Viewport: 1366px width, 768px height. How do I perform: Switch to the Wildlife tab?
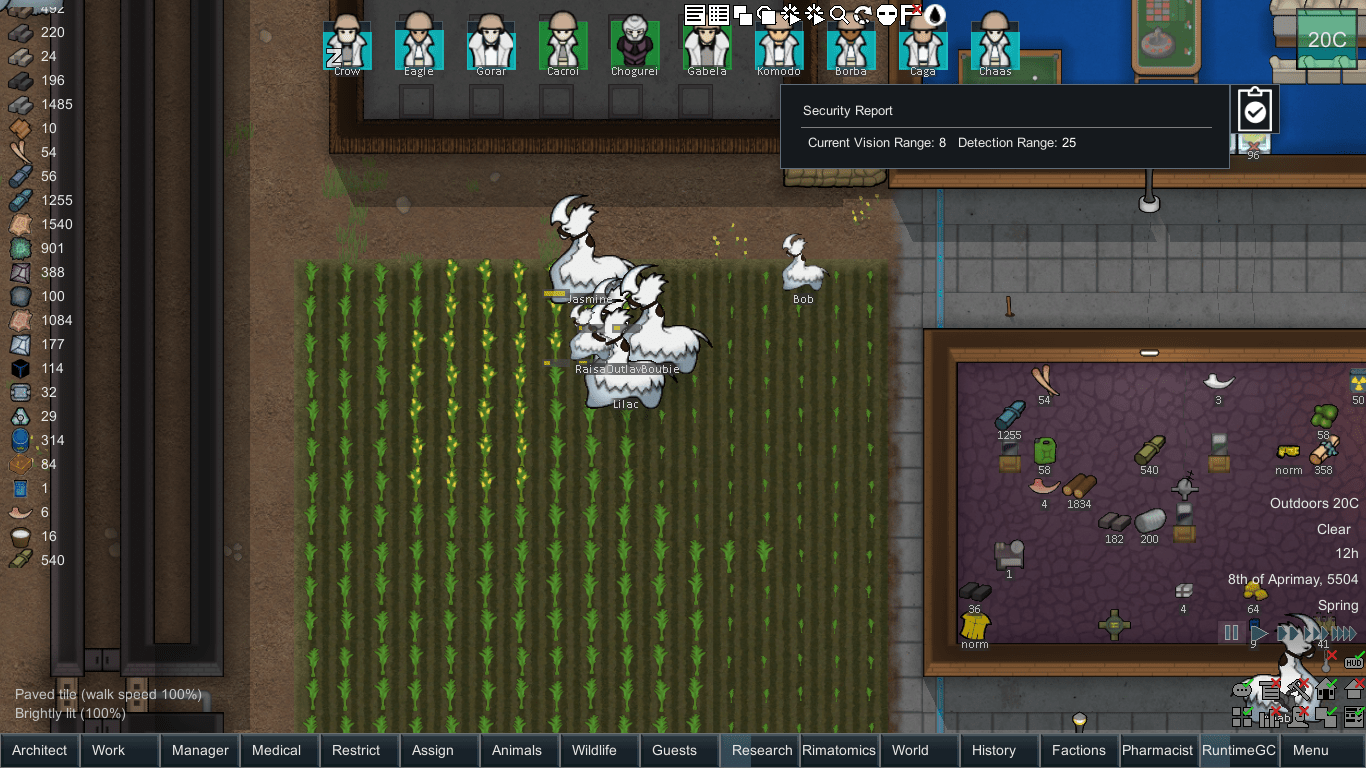[x=598, y=750]
